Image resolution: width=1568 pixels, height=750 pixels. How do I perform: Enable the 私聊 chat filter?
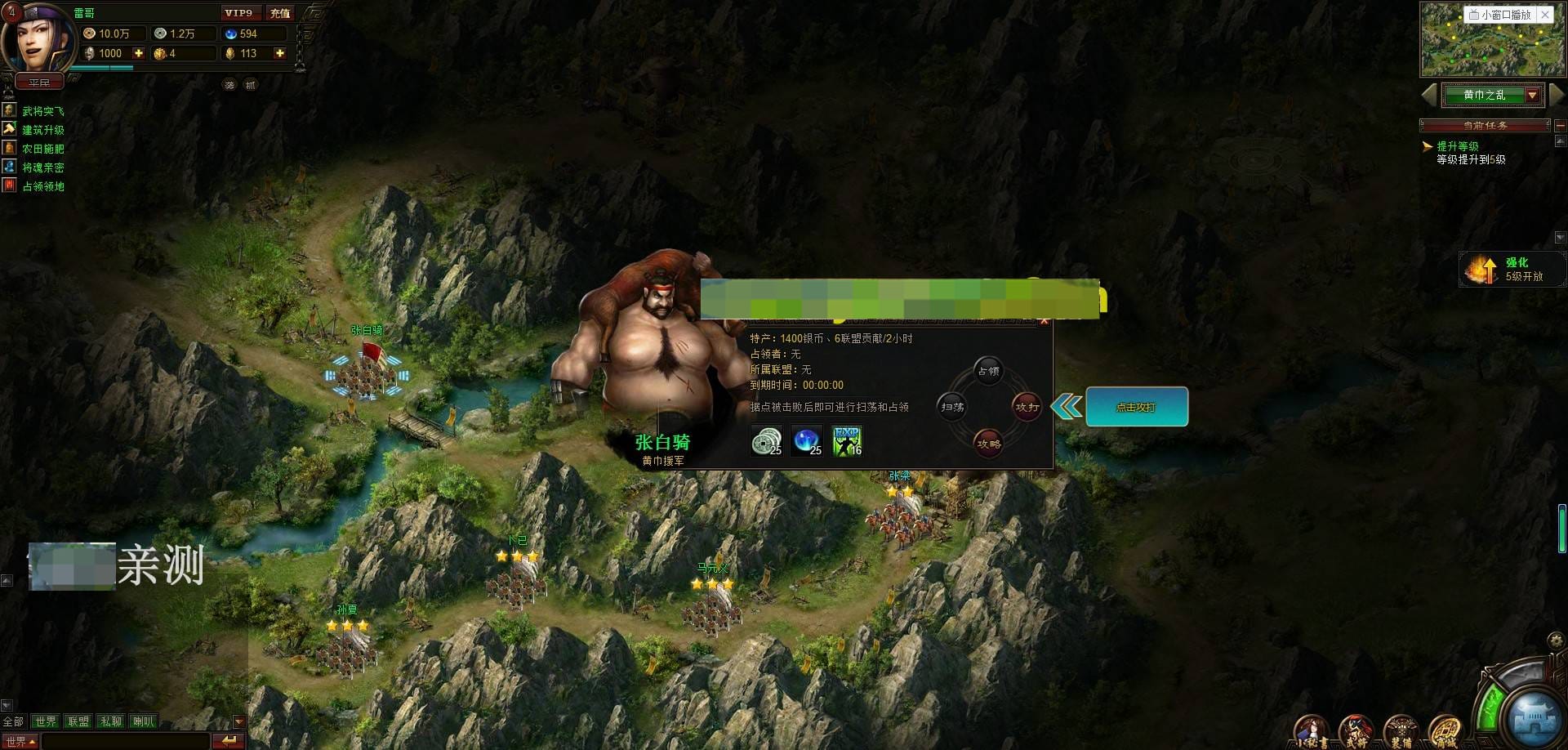[111, 721]
